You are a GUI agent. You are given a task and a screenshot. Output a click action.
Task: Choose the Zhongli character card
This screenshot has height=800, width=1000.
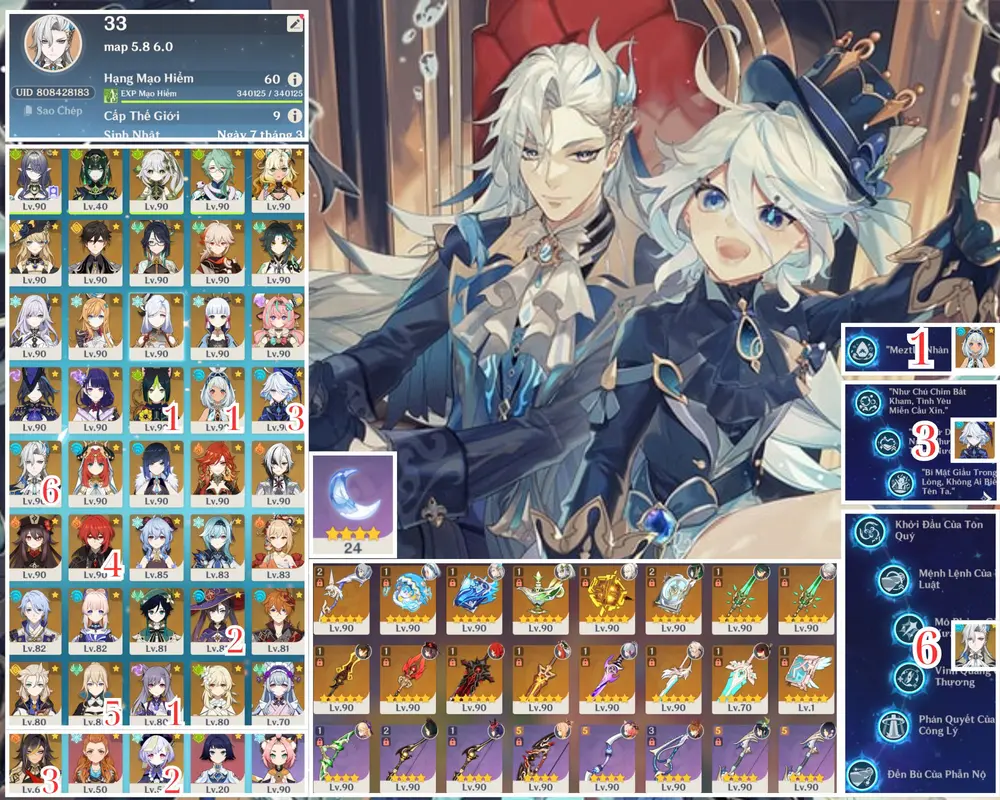point(94,251)
